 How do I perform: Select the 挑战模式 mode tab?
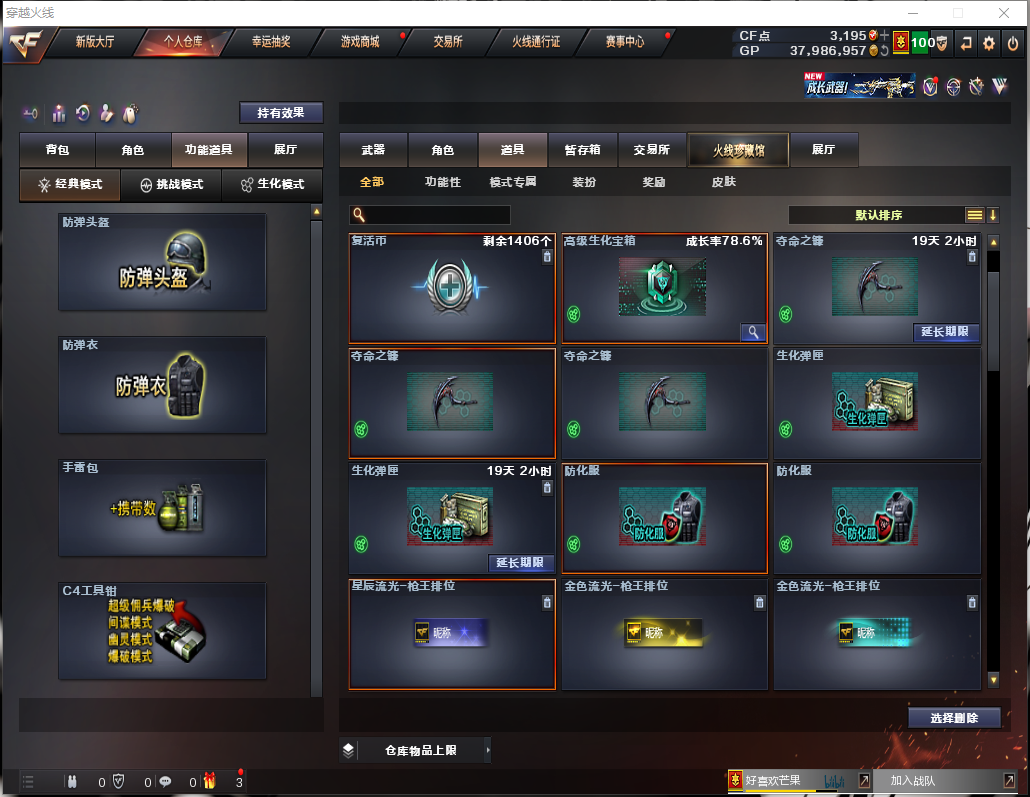click(171, 185)
